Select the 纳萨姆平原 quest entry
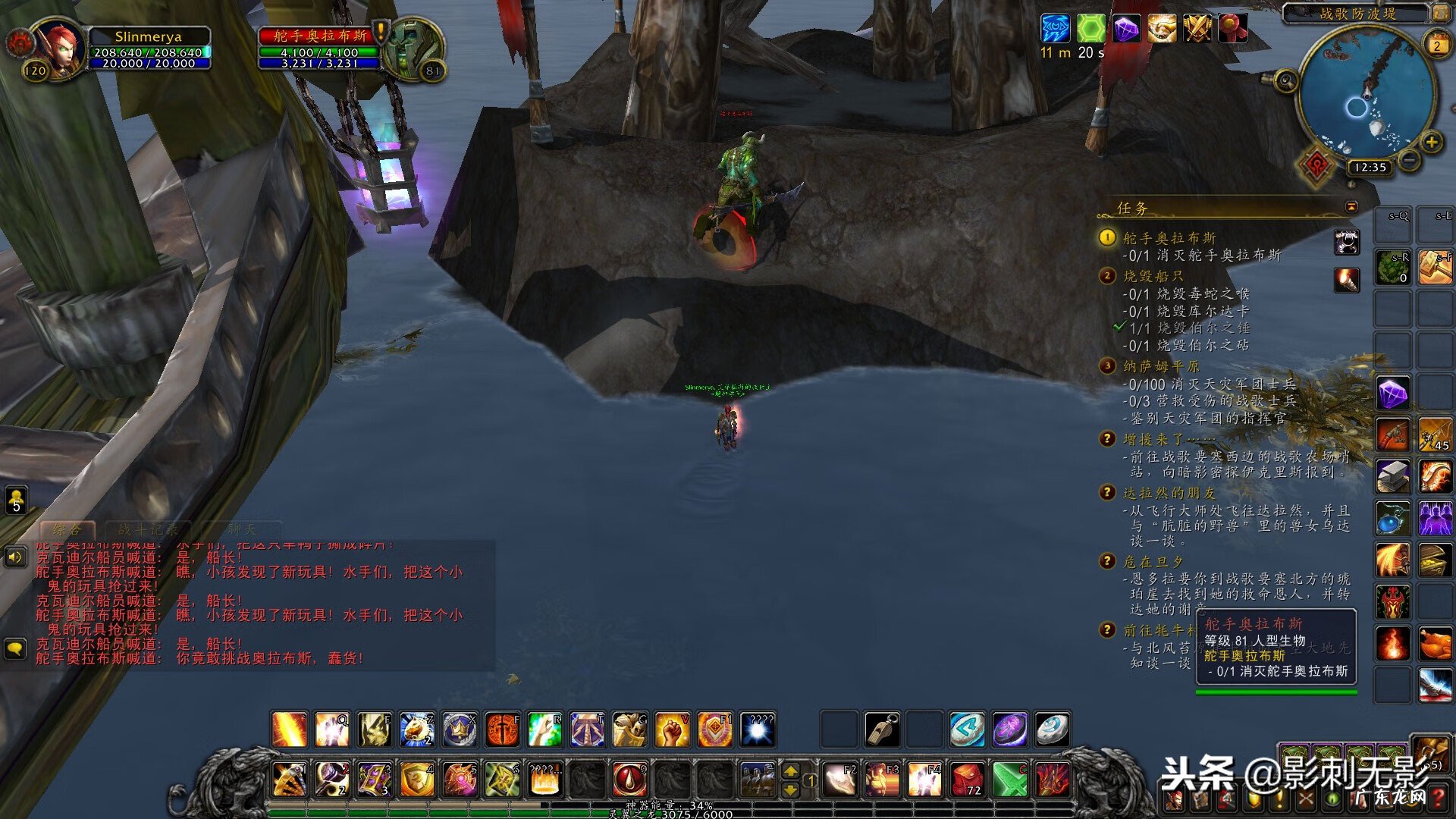This screenshot has height=819, width=1456. click(x=1160, y=366)
